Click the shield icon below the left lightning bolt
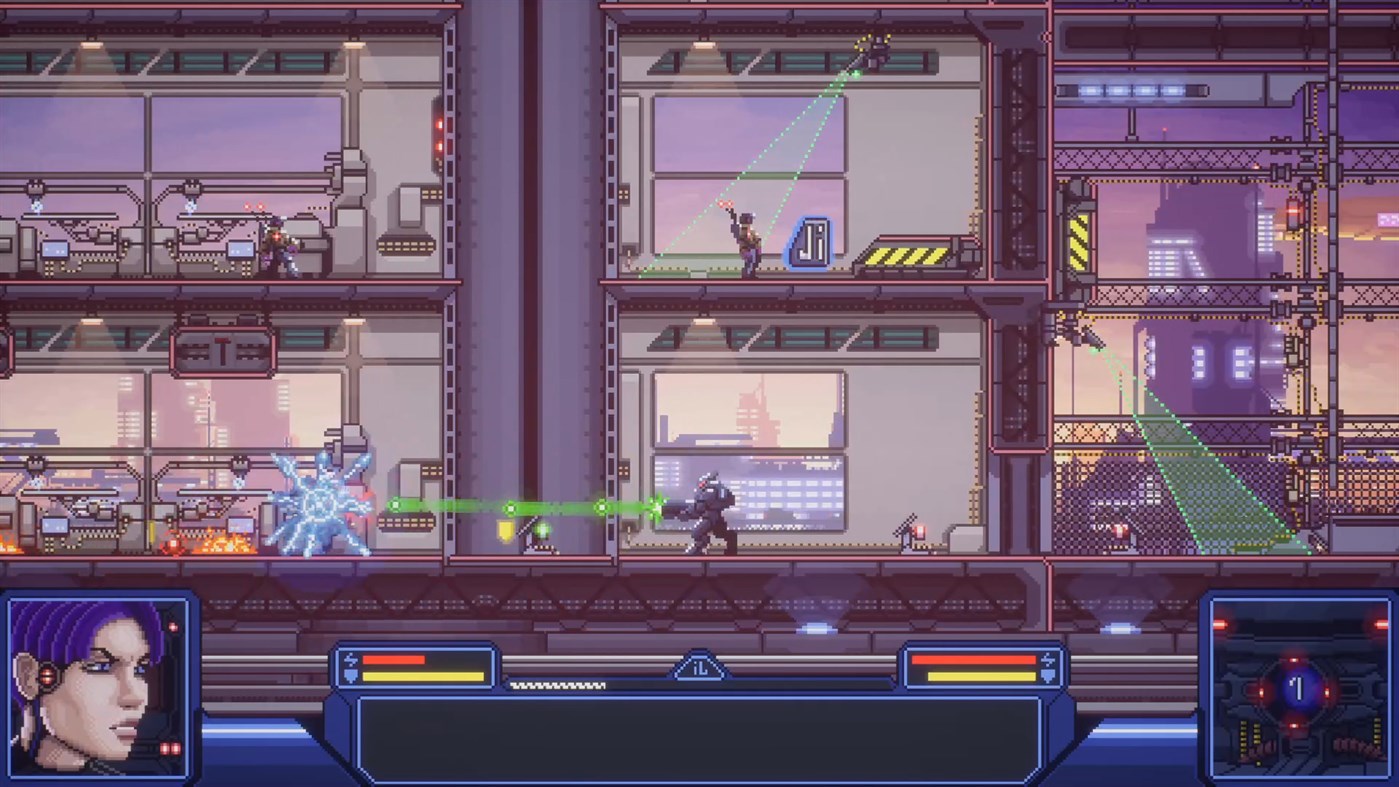1399x787 pixels. click(x=350, y=676)
